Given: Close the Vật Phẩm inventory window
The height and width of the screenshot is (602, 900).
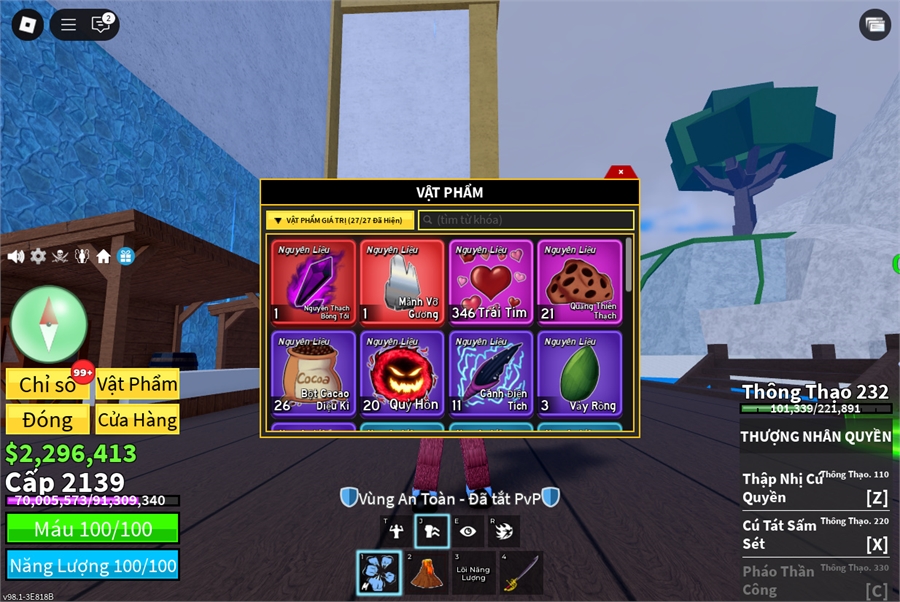Looking at the screenshot, I should 621,172.
